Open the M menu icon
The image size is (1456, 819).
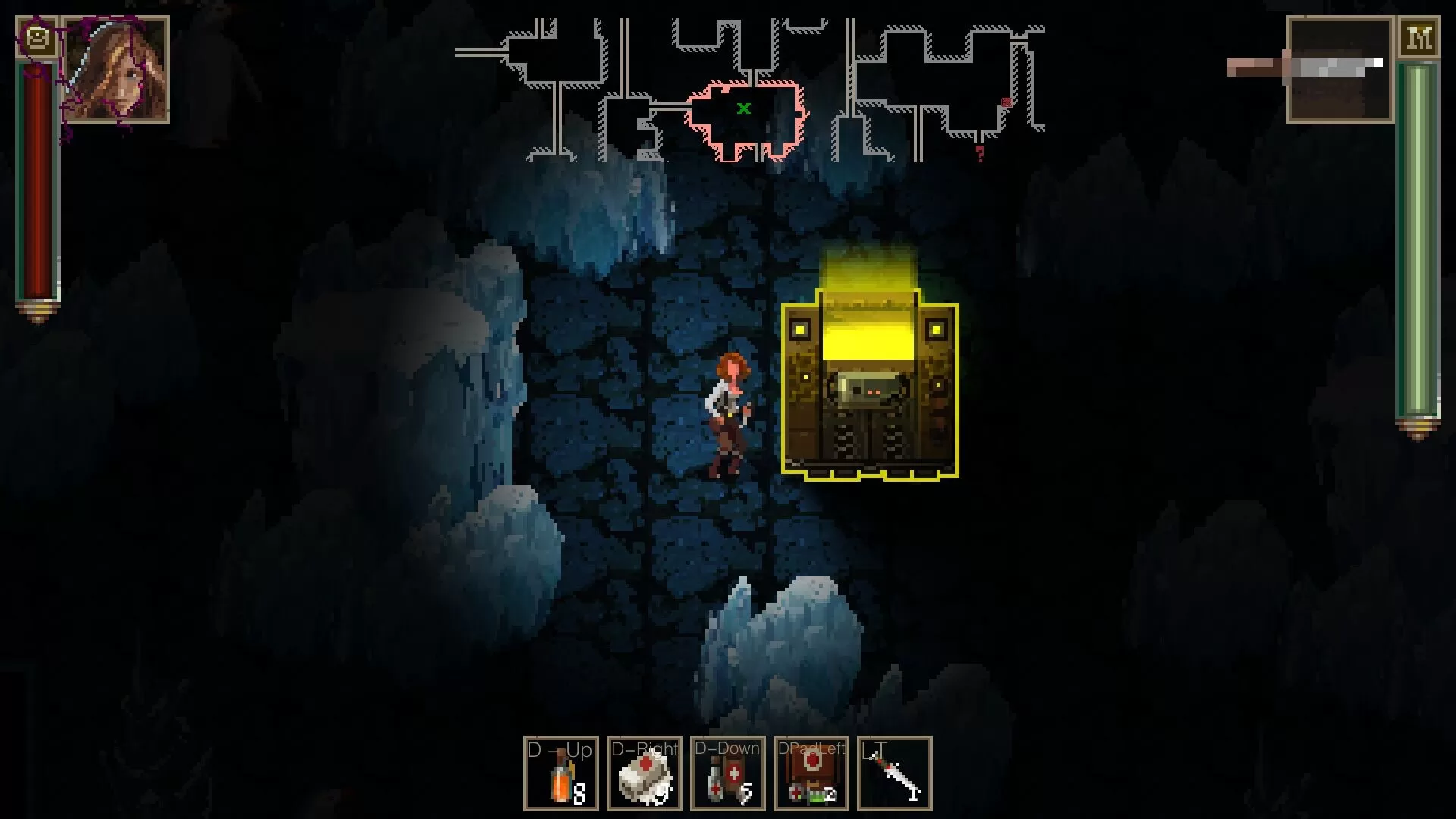(1419, 38)
